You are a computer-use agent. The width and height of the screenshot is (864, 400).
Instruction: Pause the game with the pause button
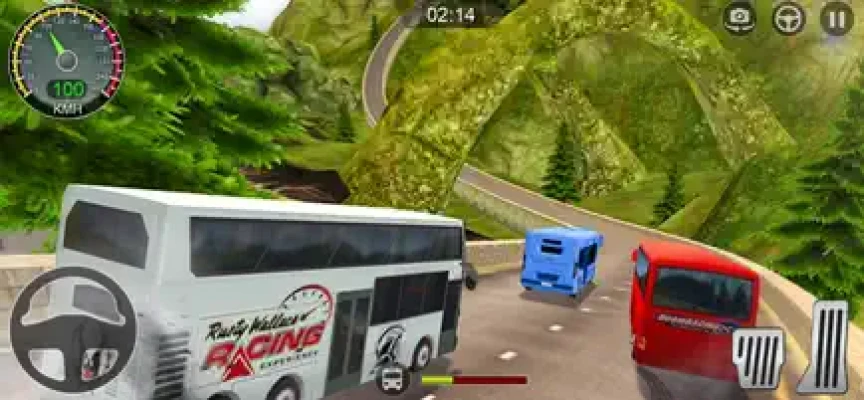click(836, 17)
